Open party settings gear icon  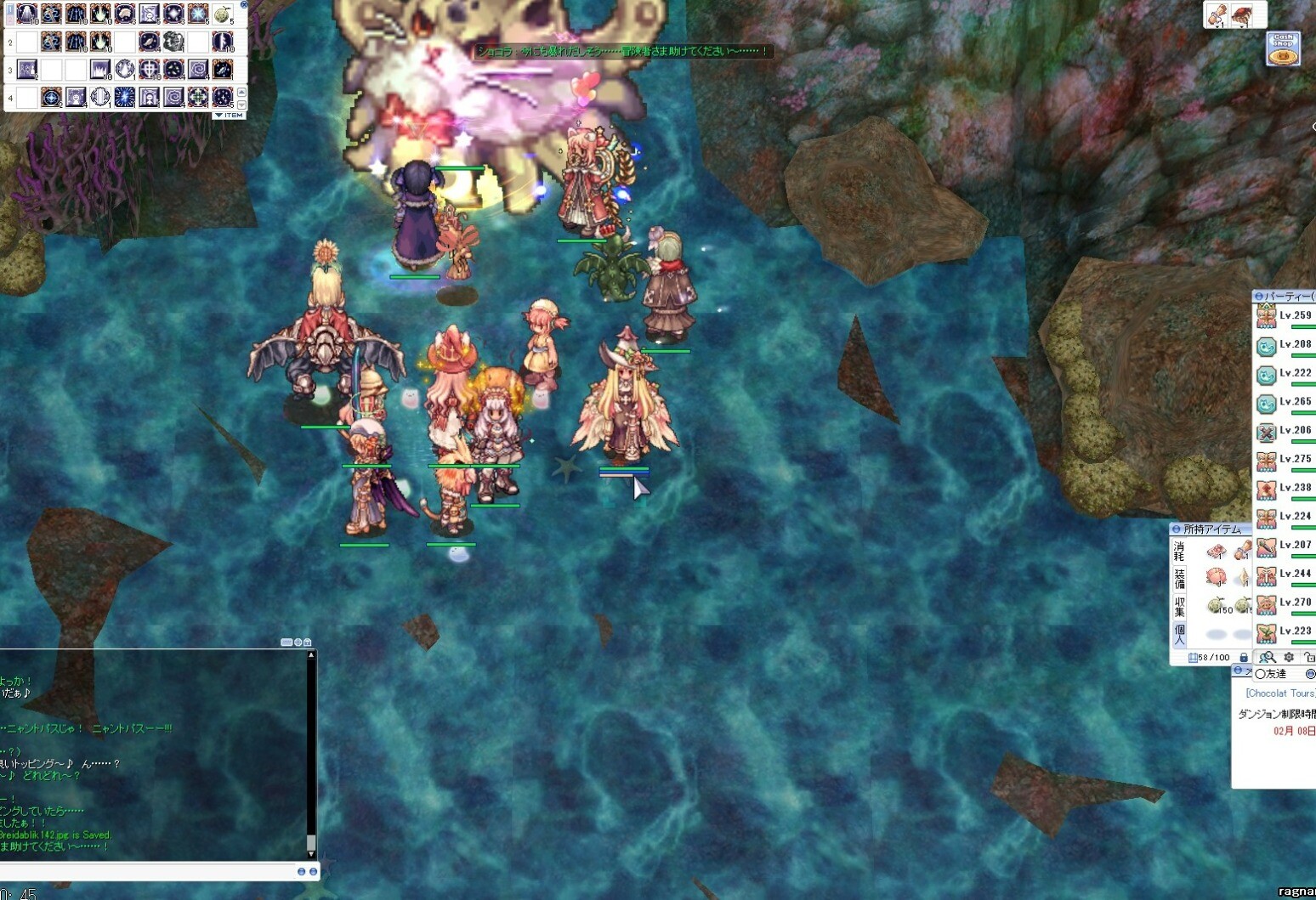tap(1289, 657)
